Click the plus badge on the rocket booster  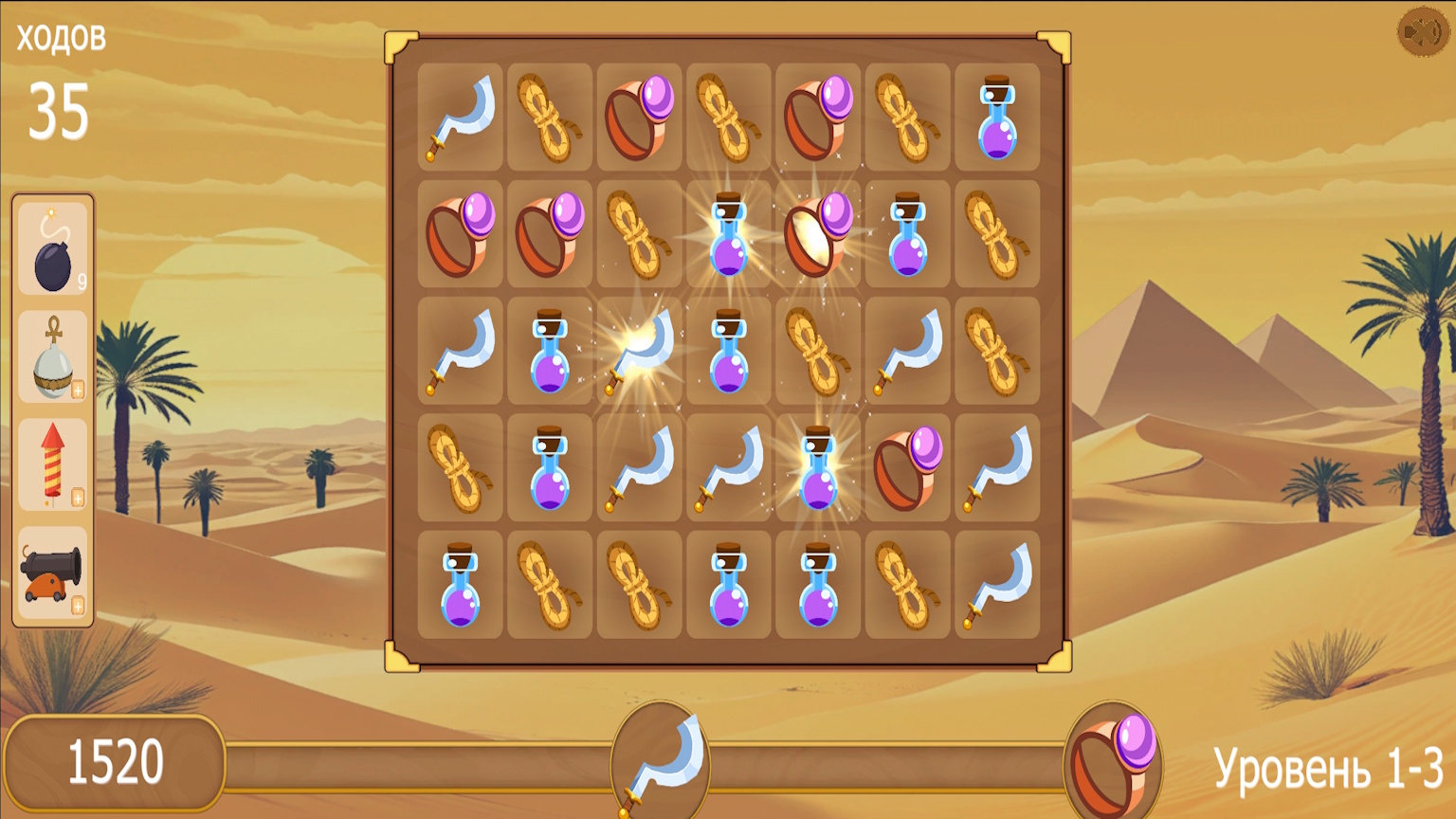(x=76, y=498)
